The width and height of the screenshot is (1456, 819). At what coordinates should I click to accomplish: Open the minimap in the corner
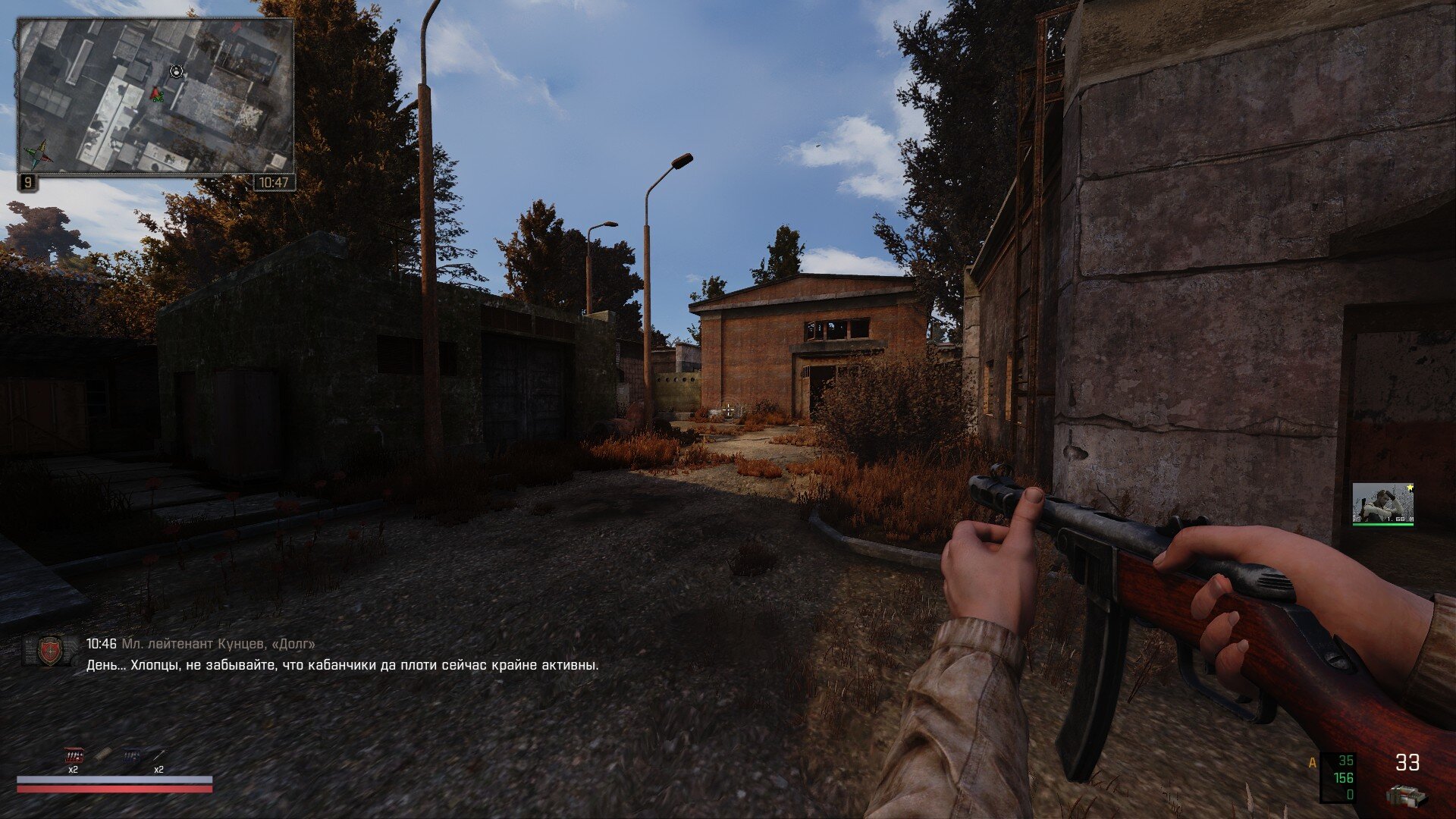point(155,96)
